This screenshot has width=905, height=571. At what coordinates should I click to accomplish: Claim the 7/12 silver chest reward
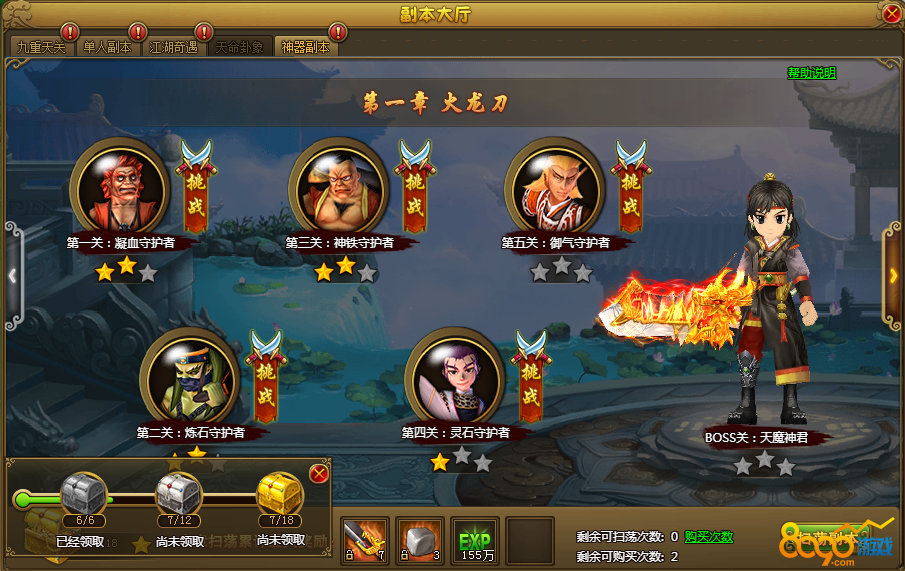coord(180,496)
